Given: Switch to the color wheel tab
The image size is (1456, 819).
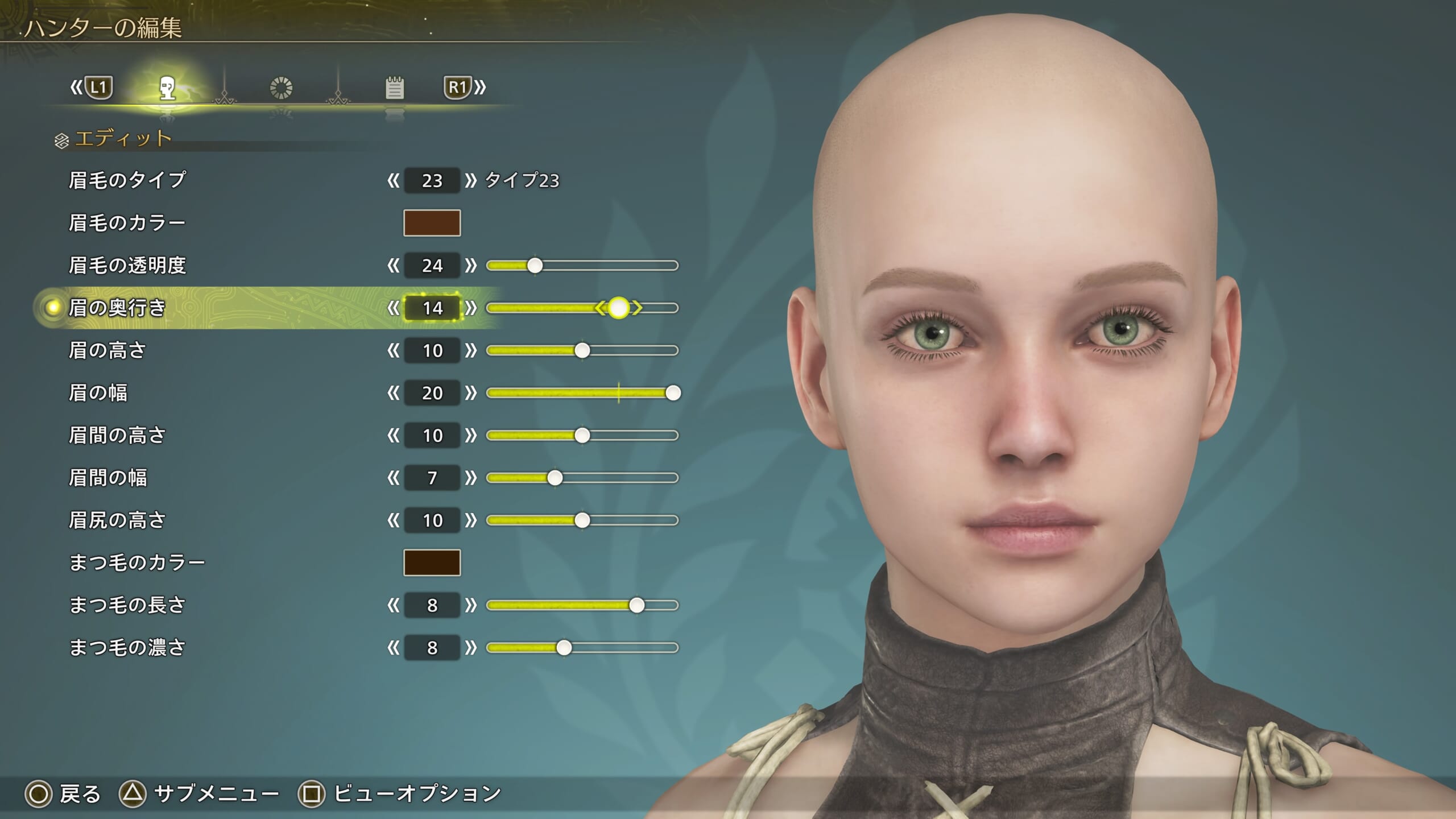Looking at the screenshot, I should [x=281, y=88].
